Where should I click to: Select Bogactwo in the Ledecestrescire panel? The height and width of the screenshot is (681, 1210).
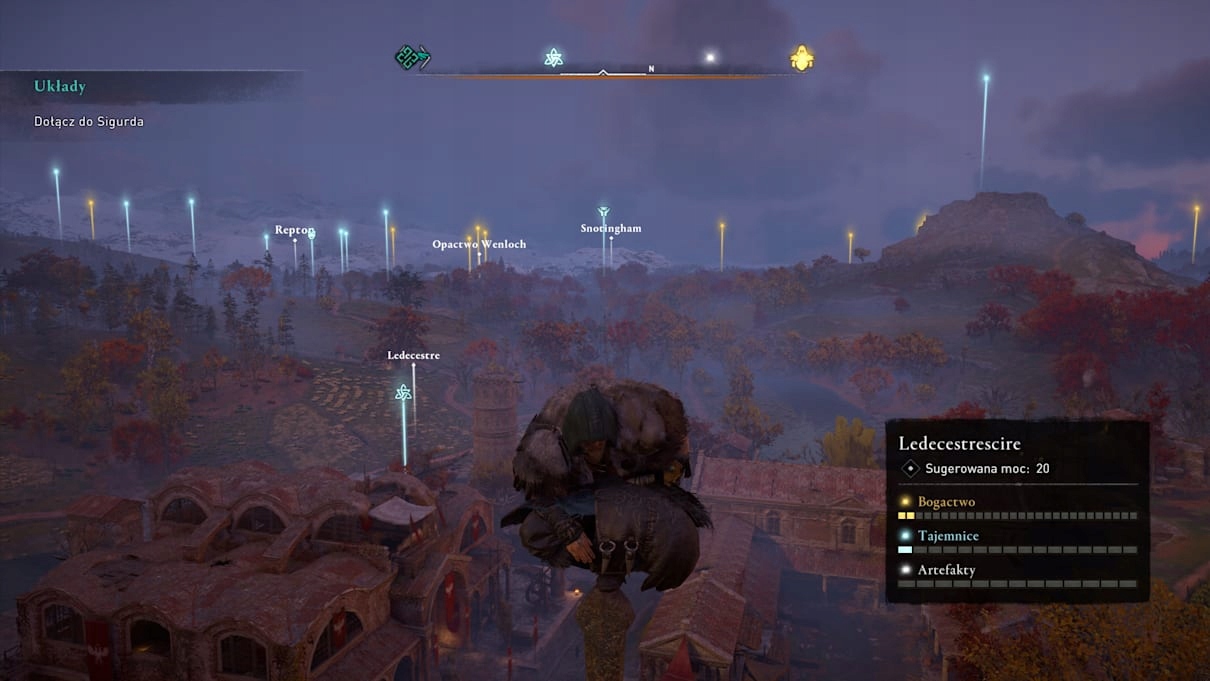click(946, 501)
